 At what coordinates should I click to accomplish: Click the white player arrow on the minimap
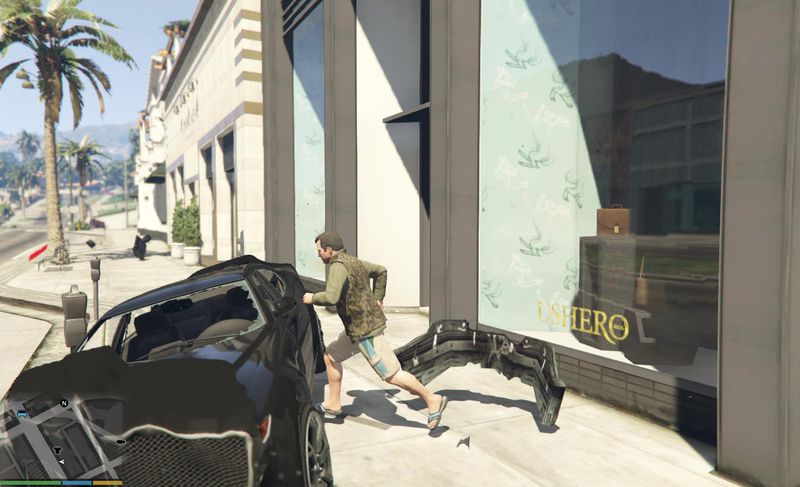(62, 462)
